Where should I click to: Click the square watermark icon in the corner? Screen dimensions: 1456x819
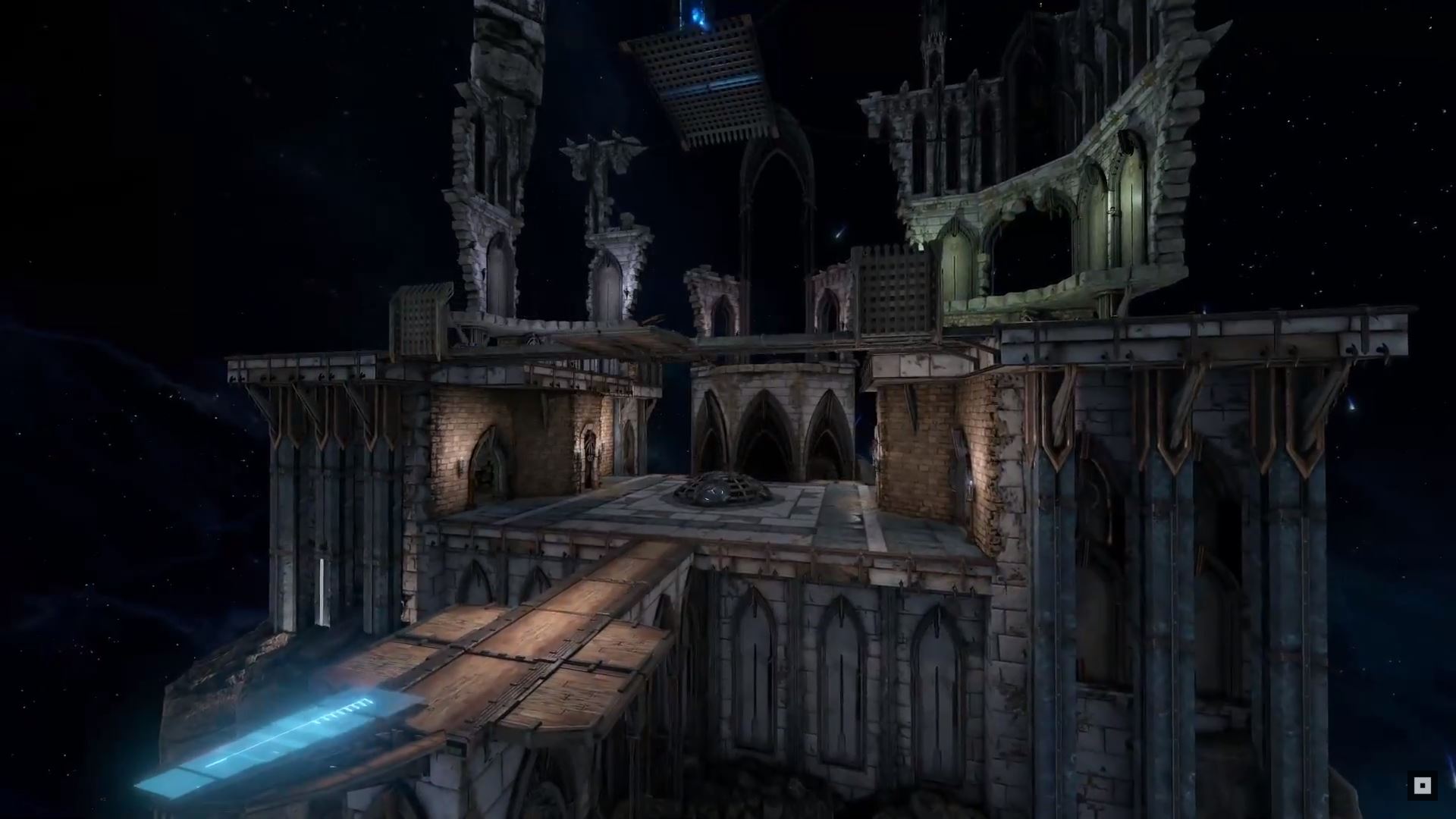click(1422, 785)
